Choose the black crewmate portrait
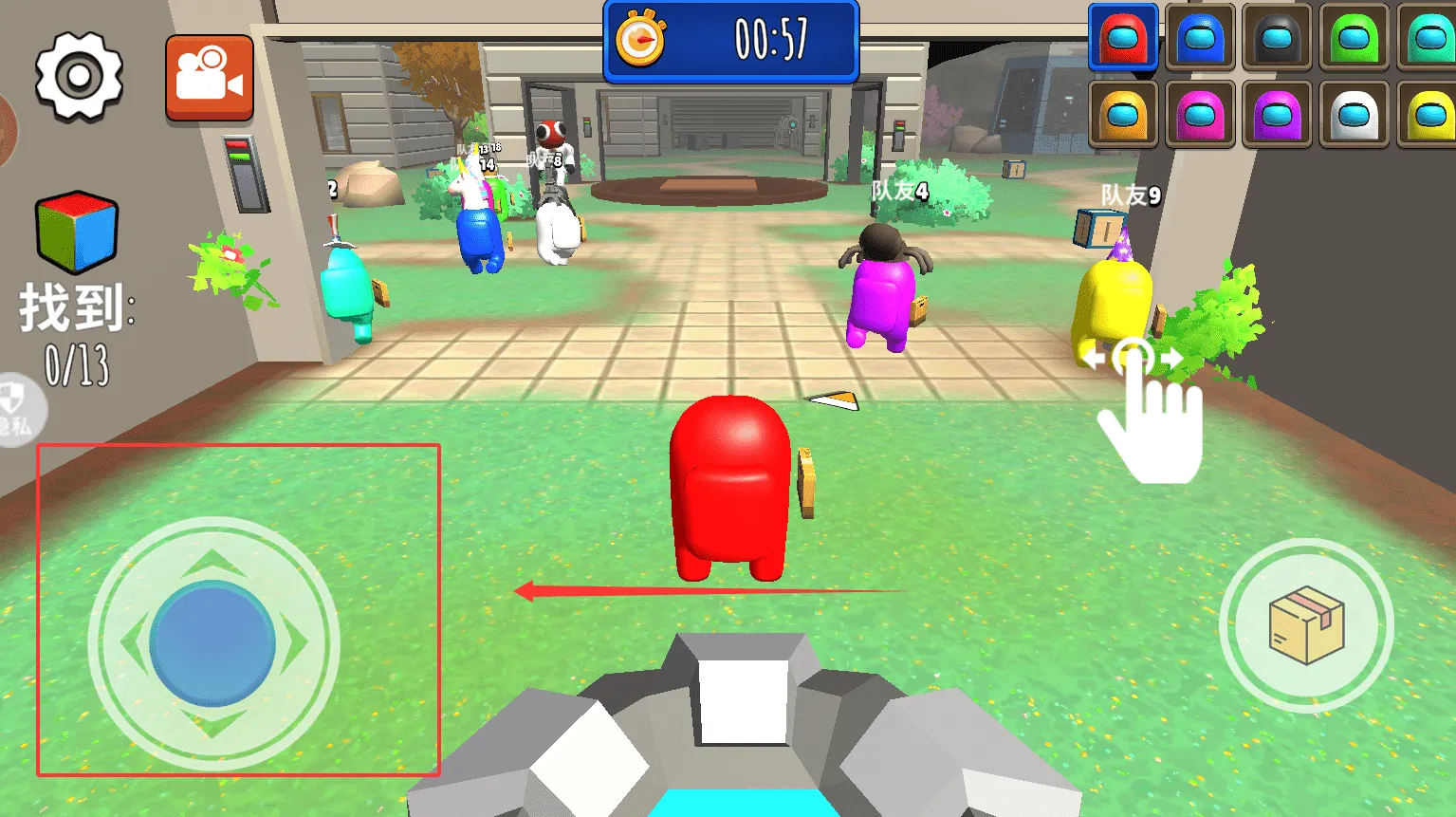This screenshot has height=817, width=1456. (1277, 37)
